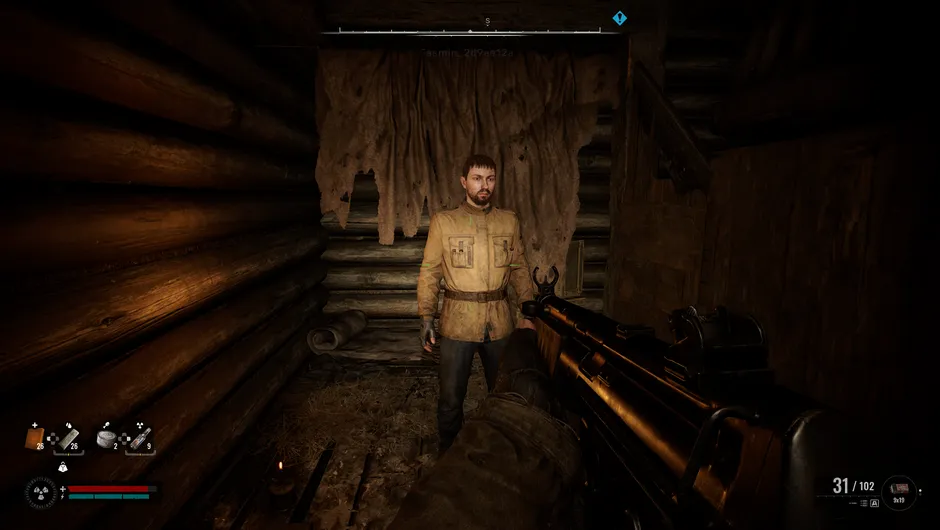Screen dimensions: 940x530
Task: Select the medkit quick slot
Action: tap(35, 437)
